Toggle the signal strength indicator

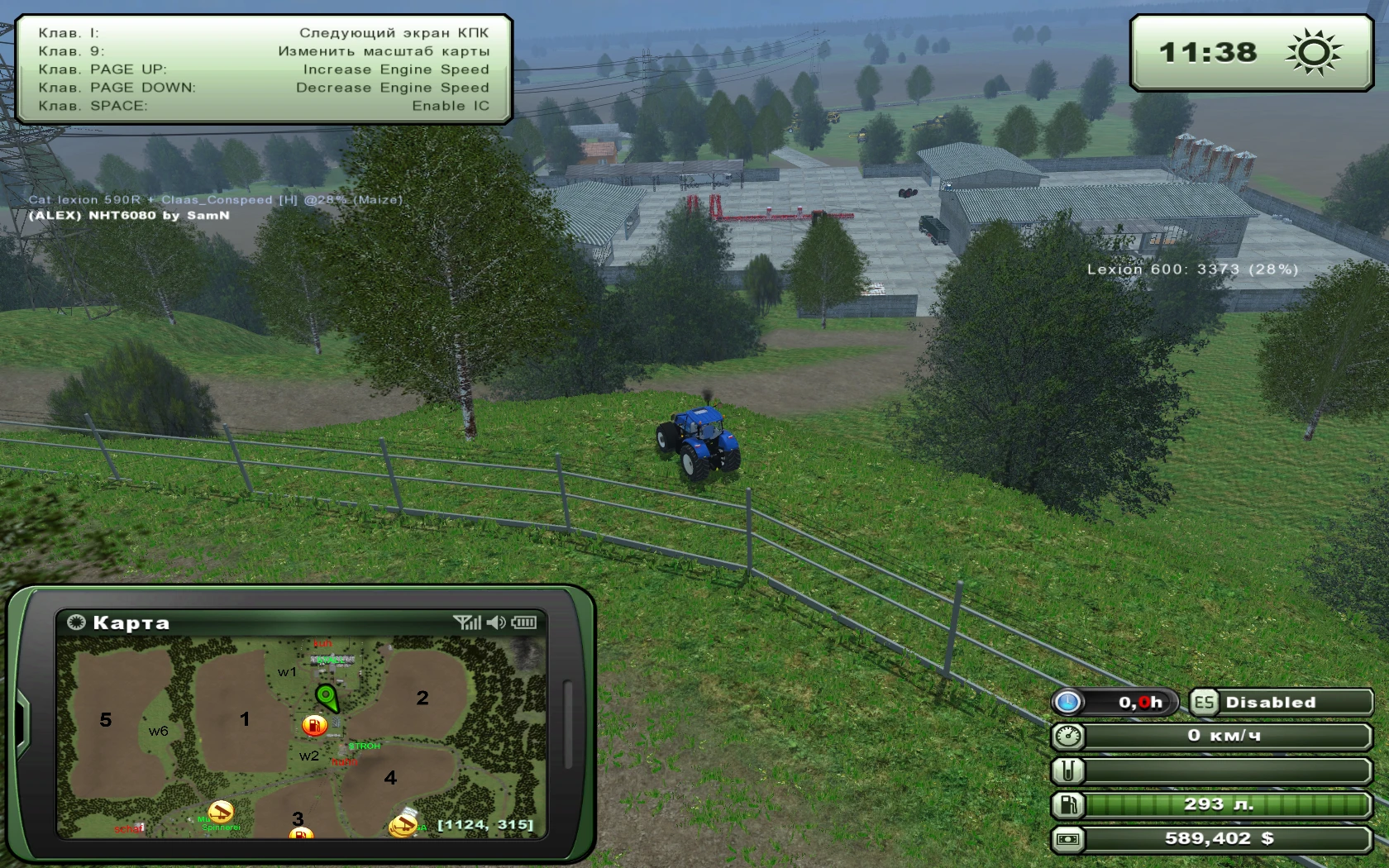tap(469, 623)
